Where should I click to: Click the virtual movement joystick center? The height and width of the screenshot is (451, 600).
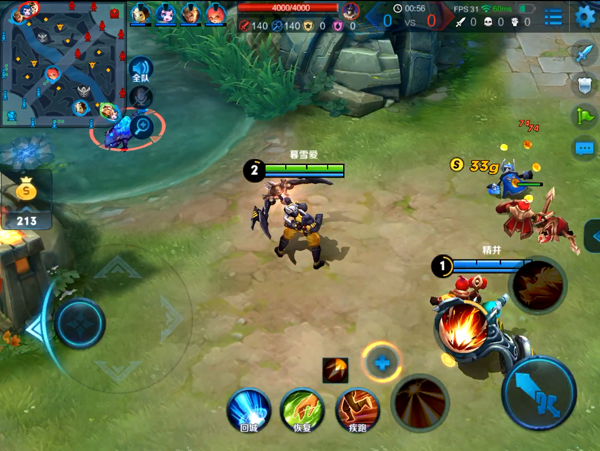[x=79, y=323]
